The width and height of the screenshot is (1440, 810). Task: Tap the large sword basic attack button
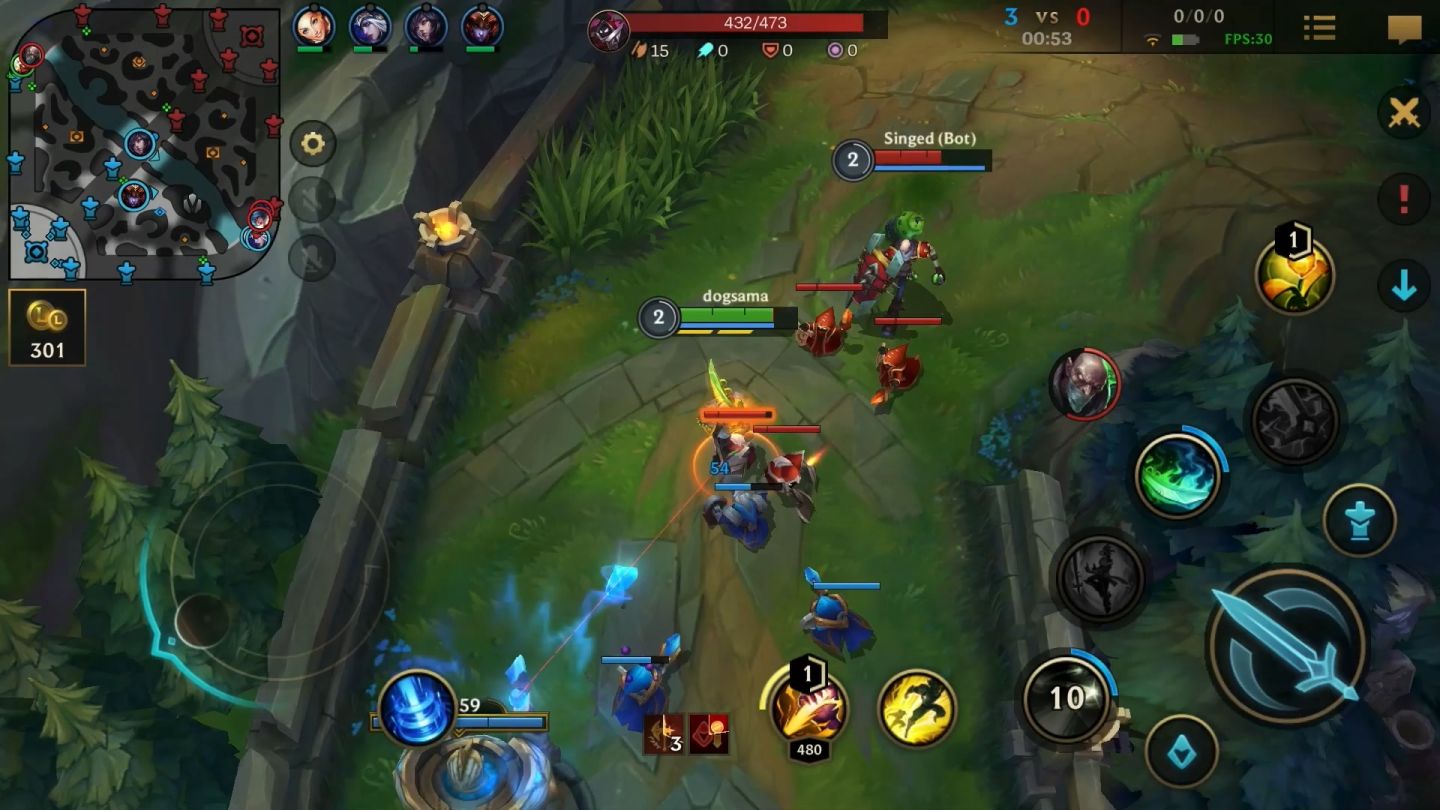[1287, 644]
